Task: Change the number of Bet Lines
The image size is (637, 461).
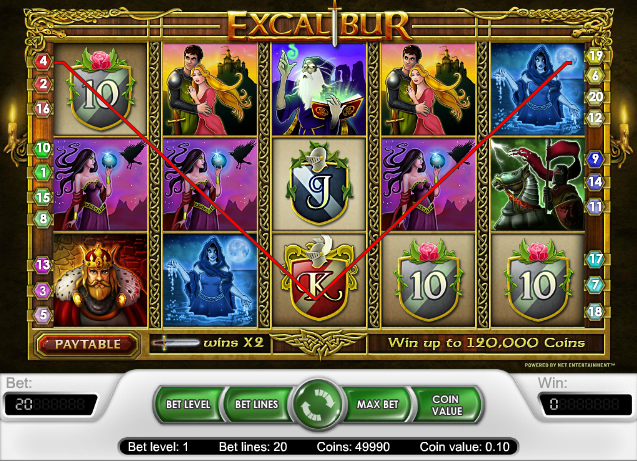Action: pyautogui.click(x=254, y=404)
